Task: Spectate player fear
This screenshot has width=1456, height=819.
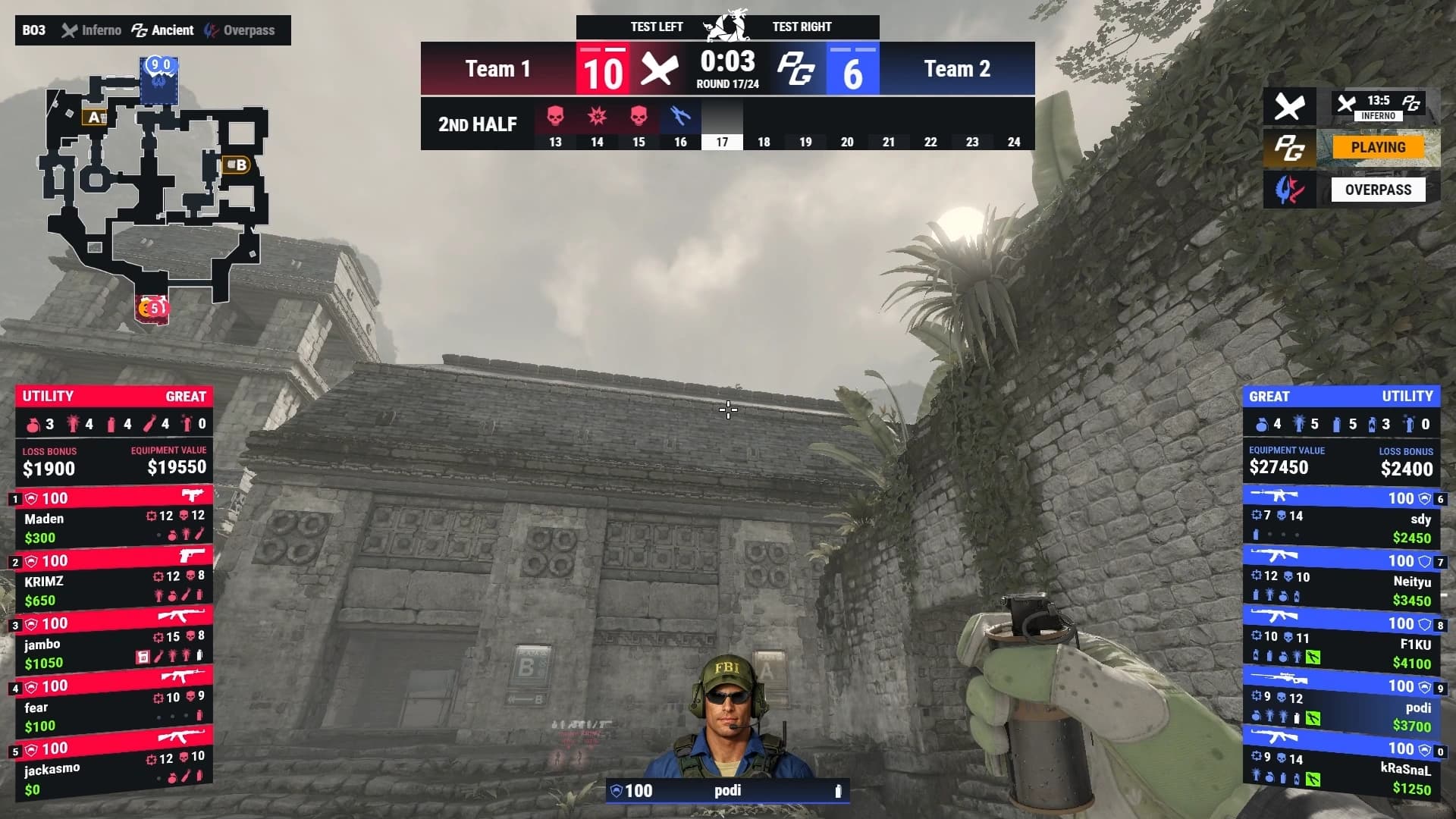Action: click(x=114, y=708)
